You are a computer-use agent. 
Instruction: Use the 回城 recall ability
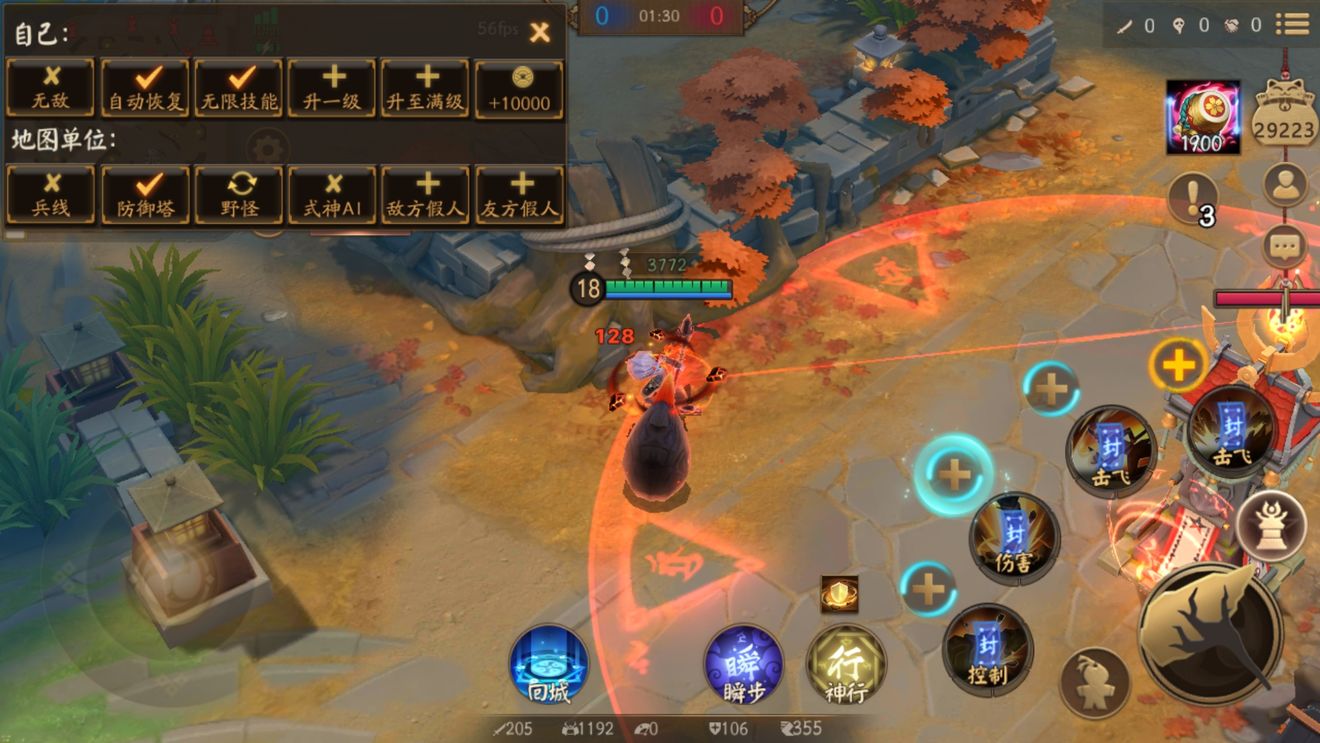coord(547,664)
